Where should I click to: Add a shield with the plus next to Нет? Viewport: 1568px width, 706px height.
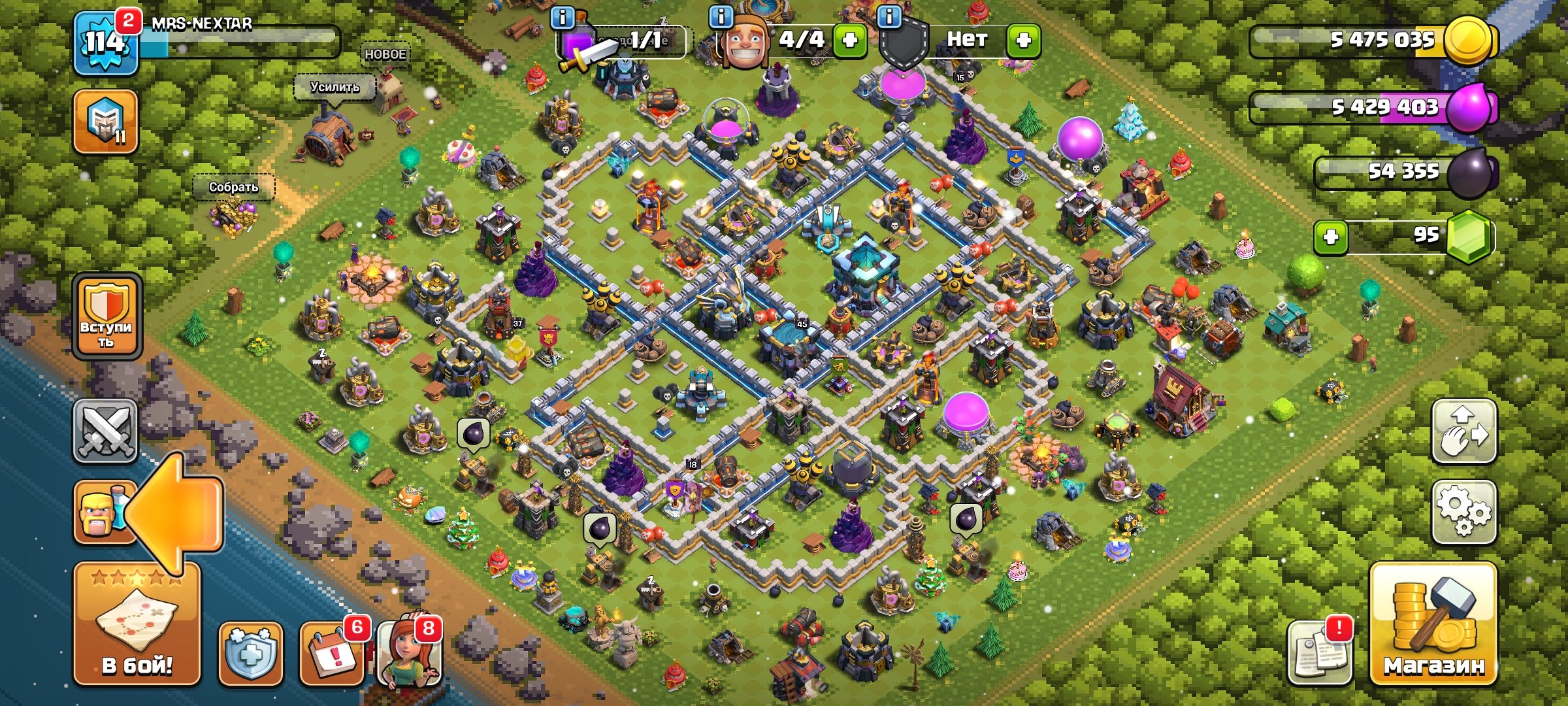click(1023, 40)
